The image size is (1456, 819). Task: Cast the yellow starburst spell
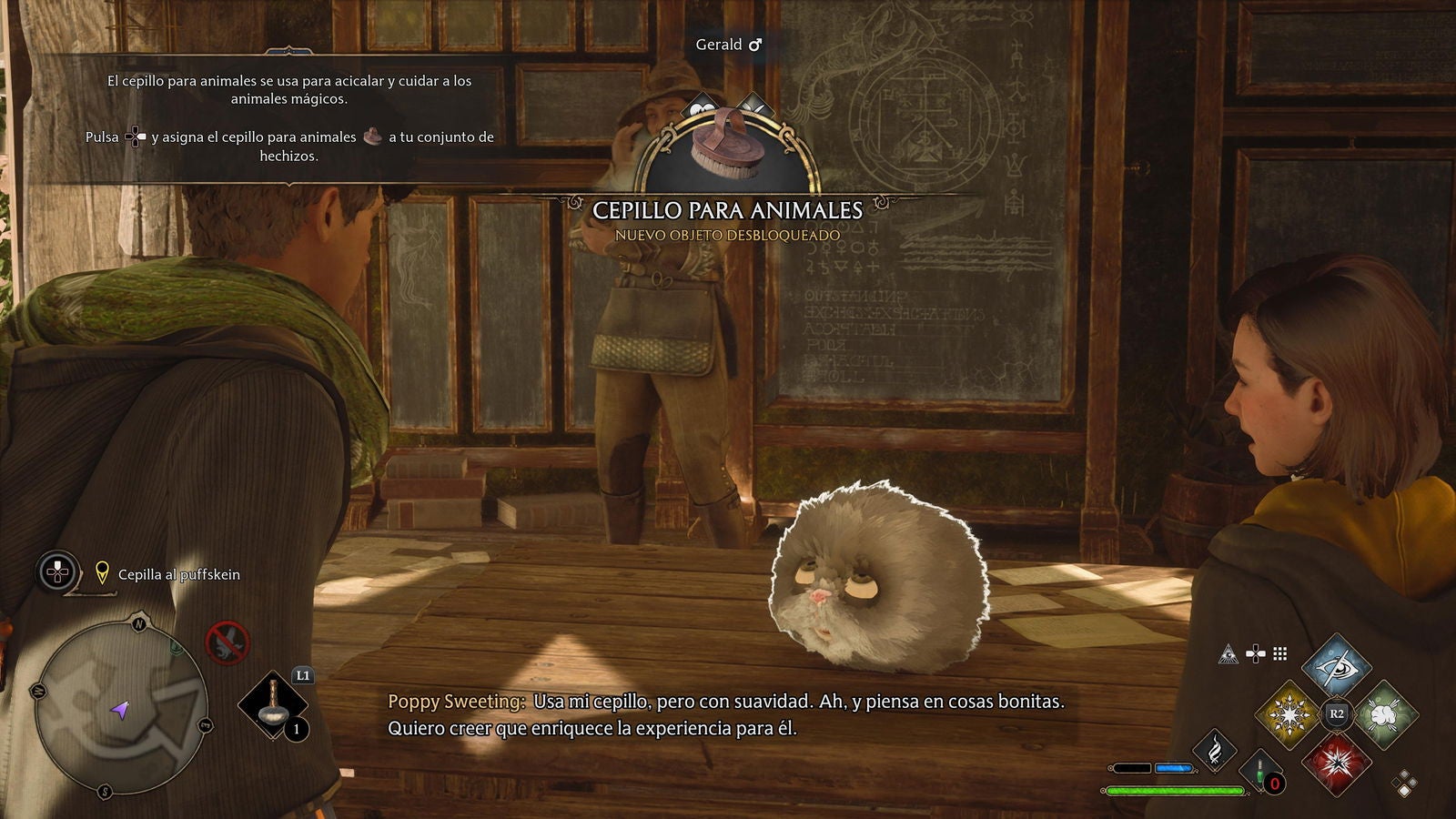(1289, 713)
